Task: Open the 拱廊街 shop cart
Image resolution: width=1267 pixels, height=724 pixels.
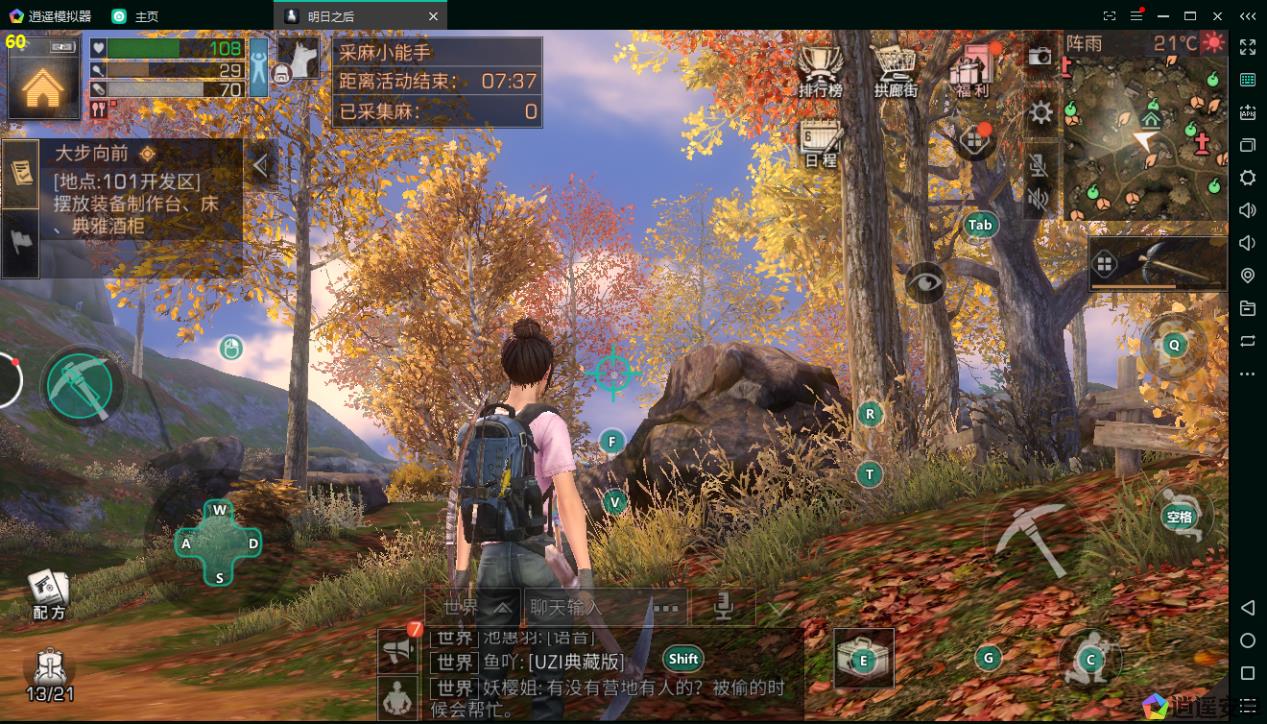Action: tap(895, 70)
